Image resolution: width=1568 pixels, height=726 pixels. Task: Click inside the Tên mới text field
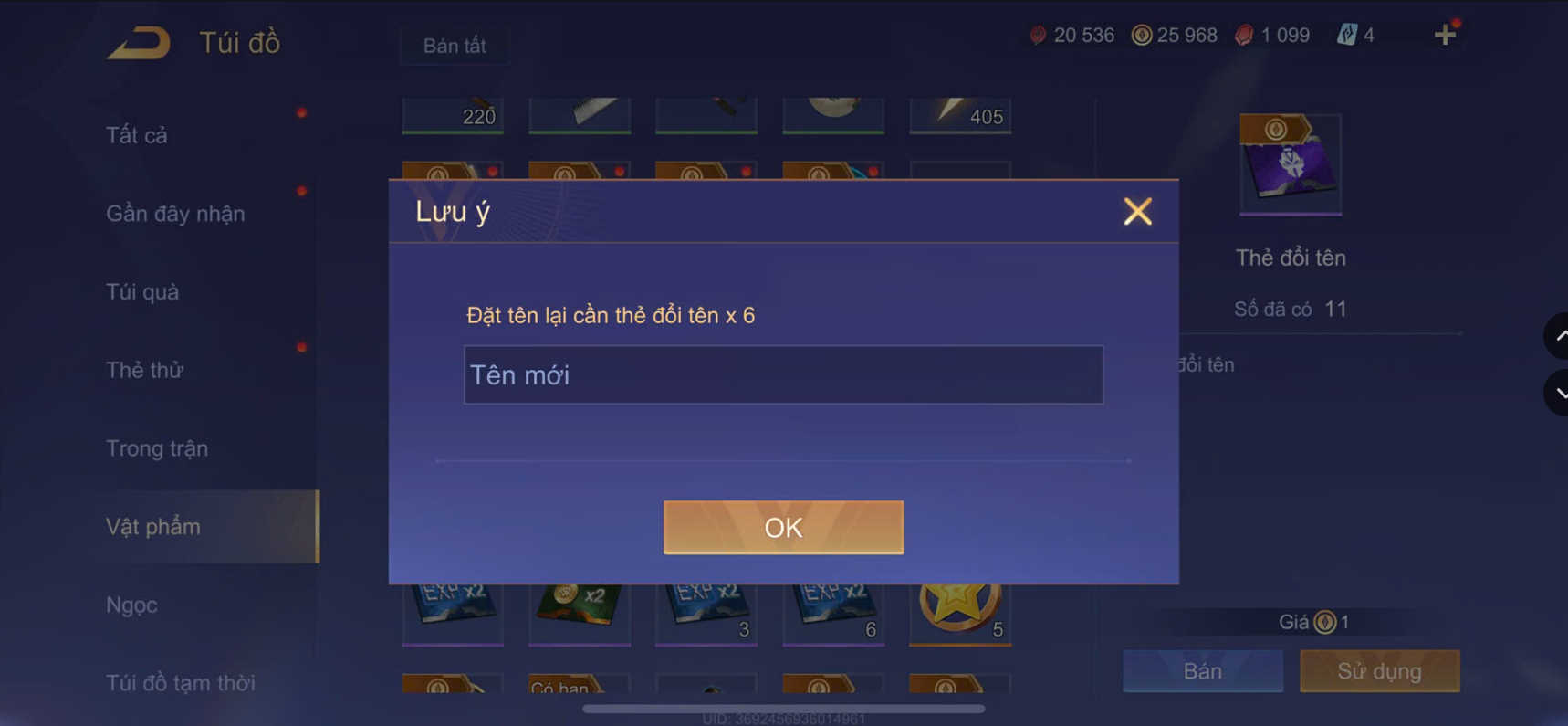pyautogui.click(x=783, y=374)
